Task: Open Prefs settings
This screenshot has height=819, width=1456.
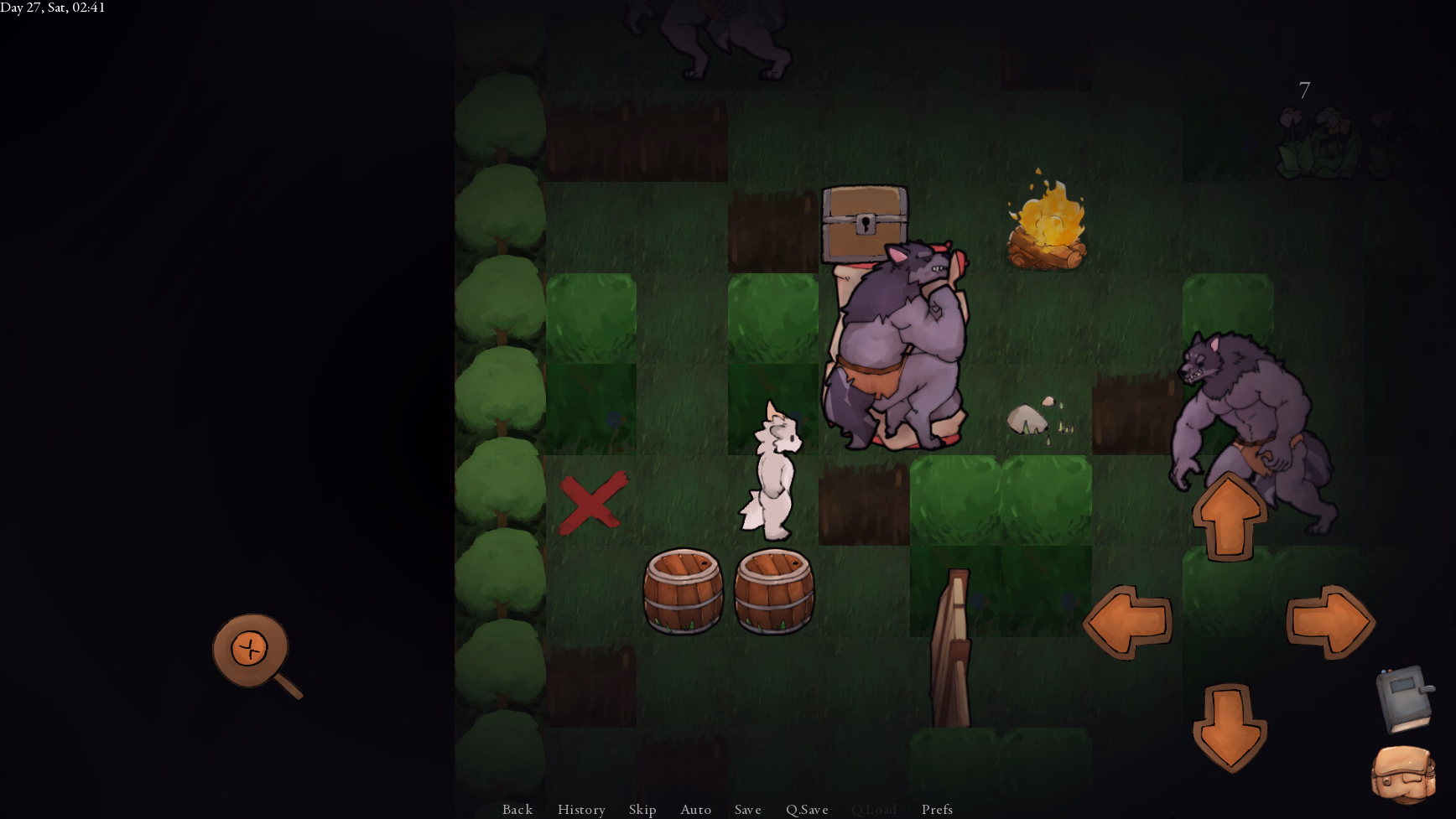Action: coord(937,809)
